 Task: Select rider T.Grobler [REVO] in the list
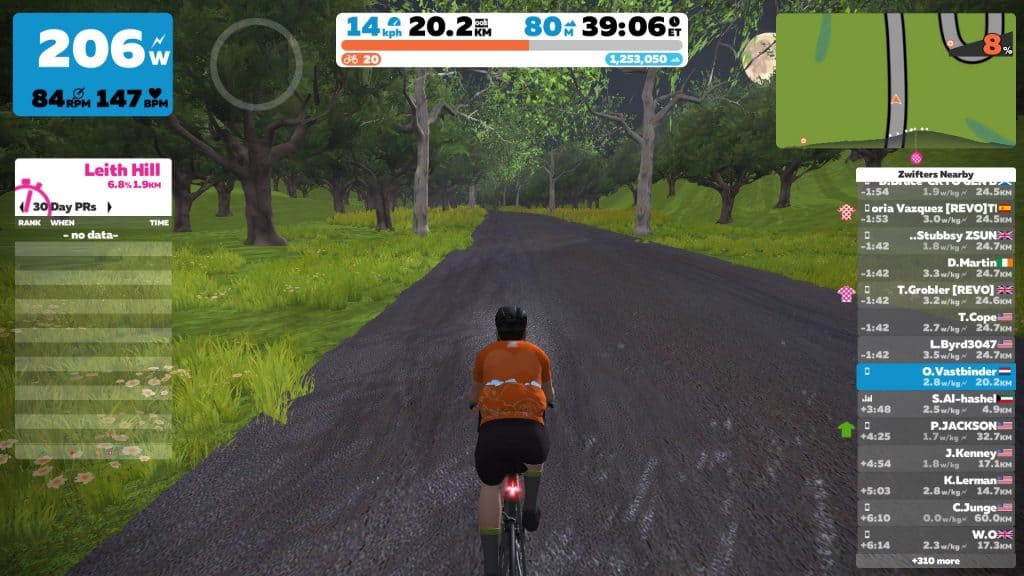pyautogui.click(x=935, y=294)
